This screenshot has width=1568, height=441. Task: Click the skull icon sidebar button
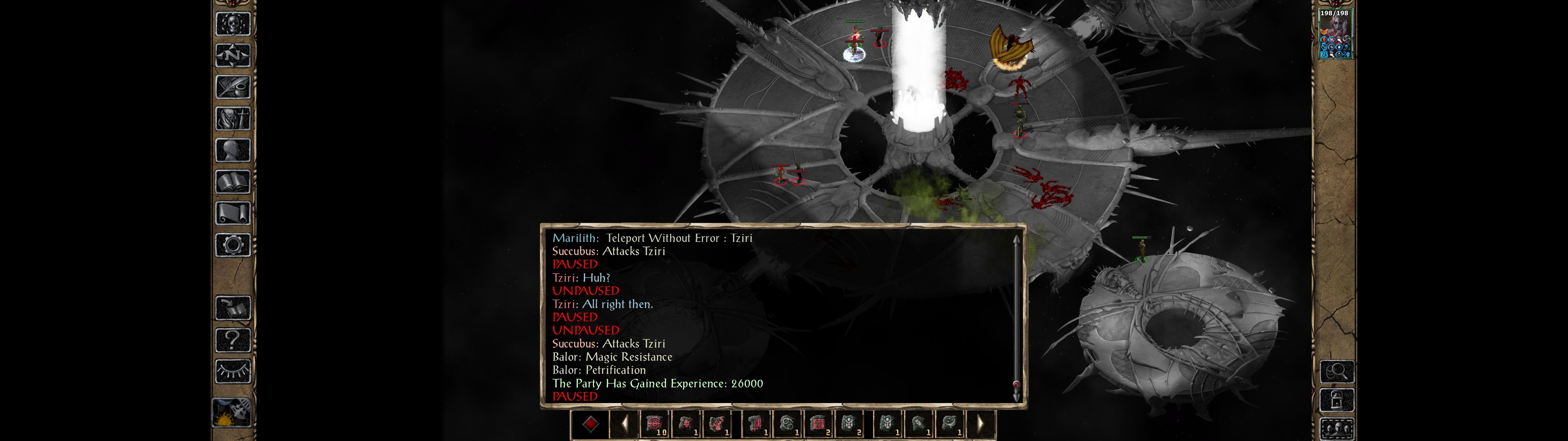(x=232, y=24)
